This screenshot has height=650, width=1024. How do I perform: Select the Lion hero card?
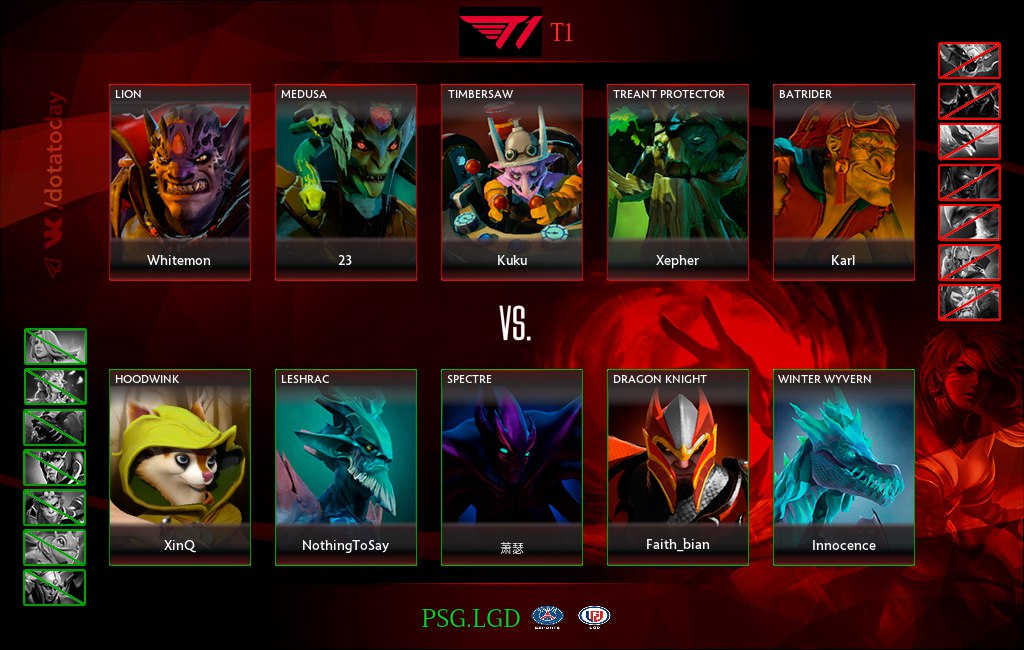180,182
